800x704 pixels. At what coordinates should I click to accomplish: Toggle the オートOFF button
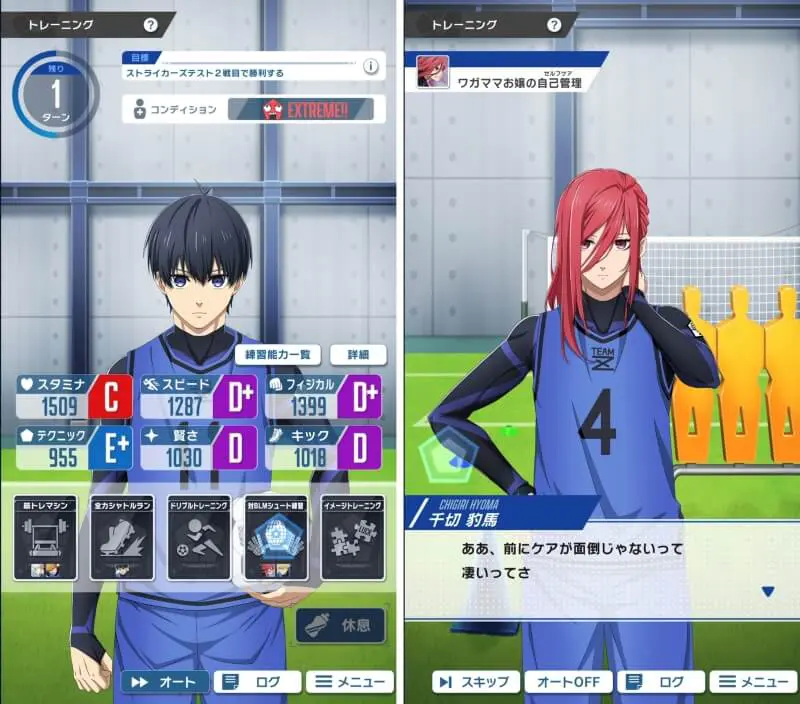pyautogui.click(x=568, y=682)
